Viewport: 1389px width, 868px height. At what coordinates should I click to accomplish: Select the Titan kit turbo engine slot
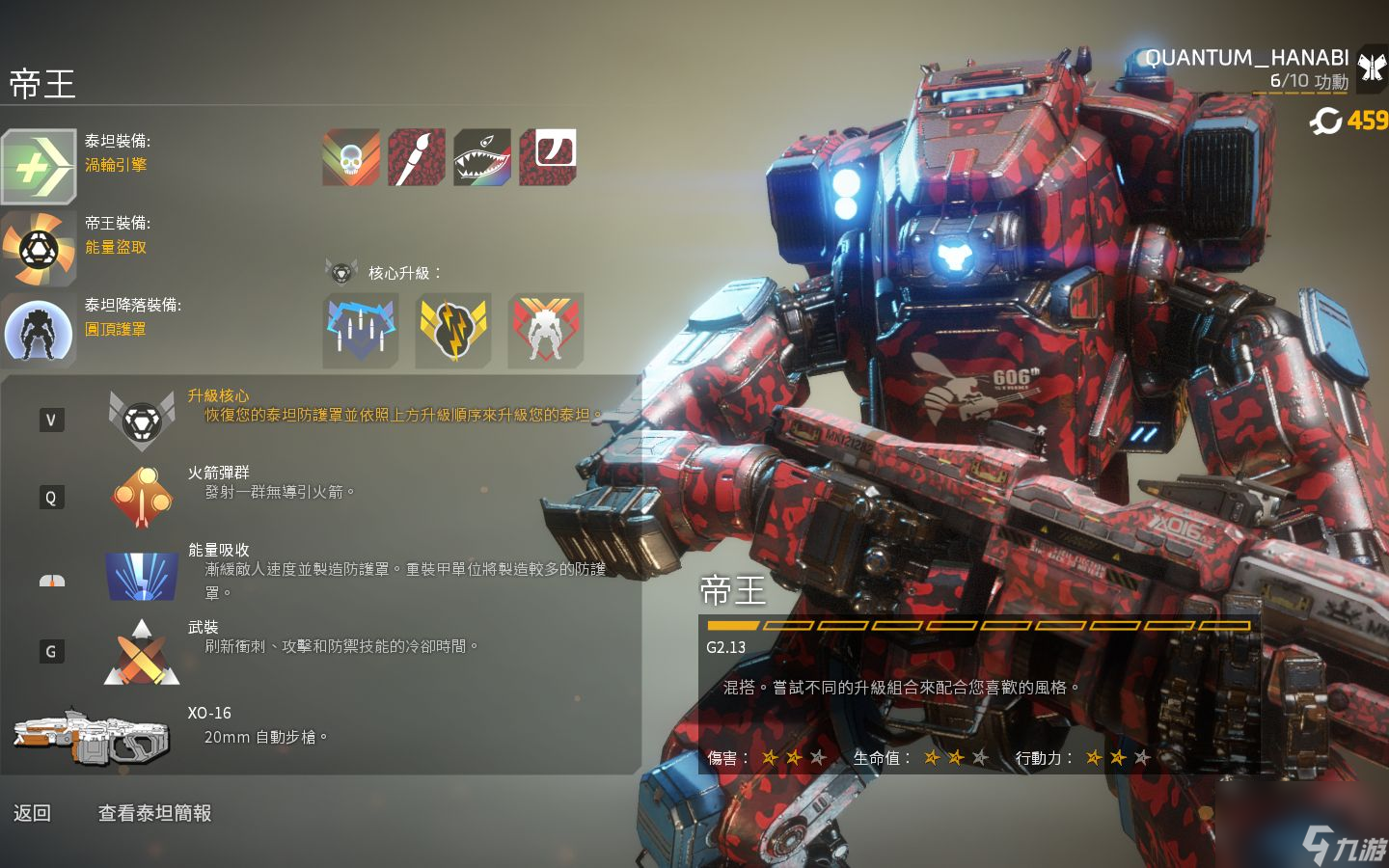(x=39, y=167)
